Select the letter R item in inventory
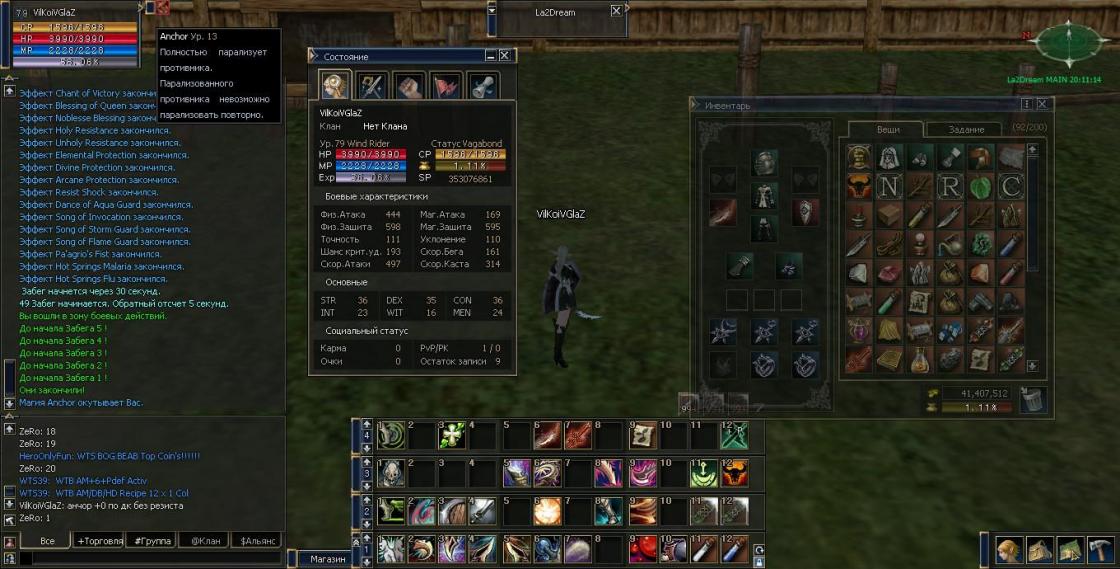The height and width of the screenshot is (569, 1120). point(950,187)
